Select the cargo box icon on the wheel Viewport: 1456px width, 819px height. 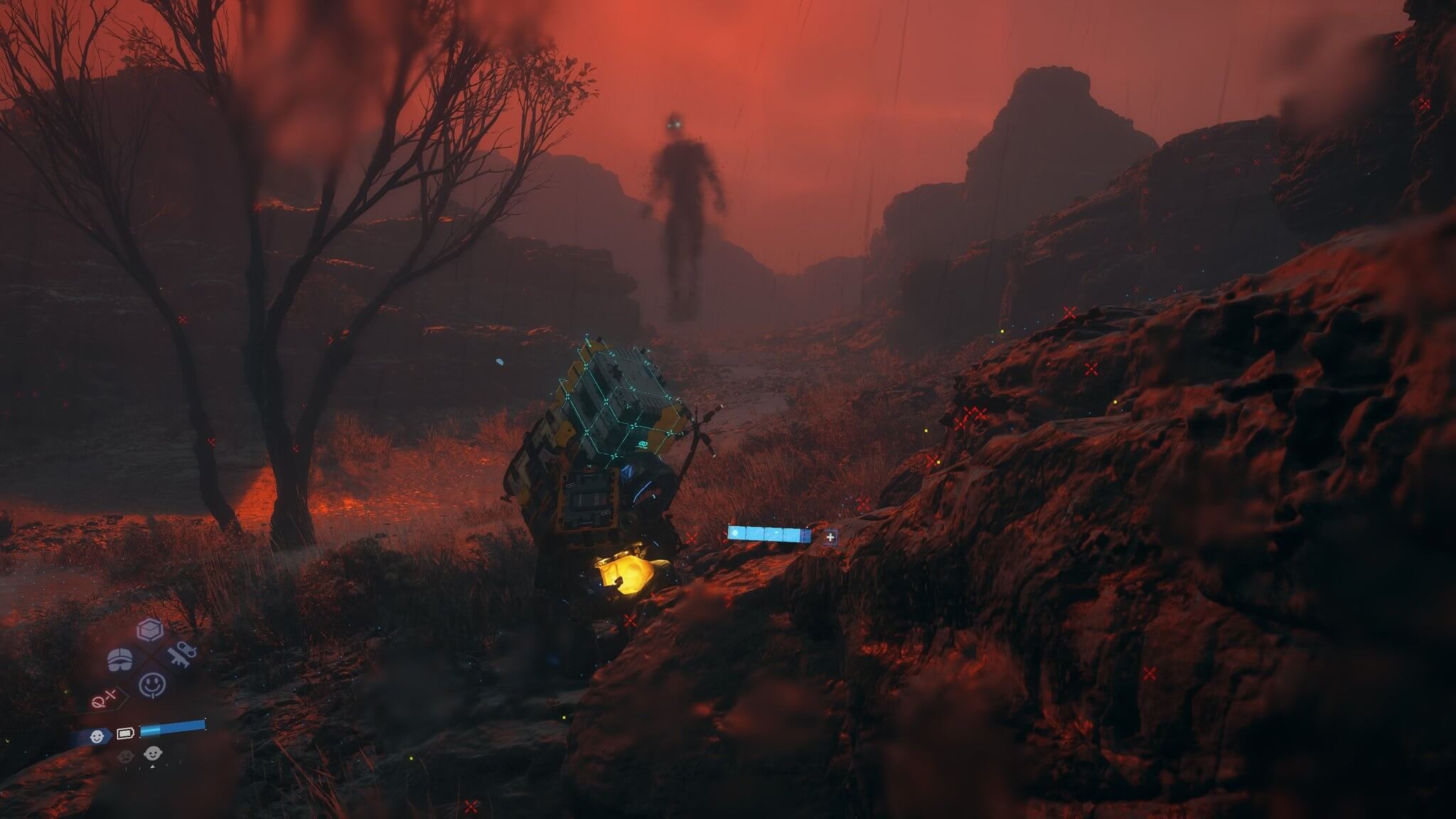pyautogui.click(x=150, y=630)
